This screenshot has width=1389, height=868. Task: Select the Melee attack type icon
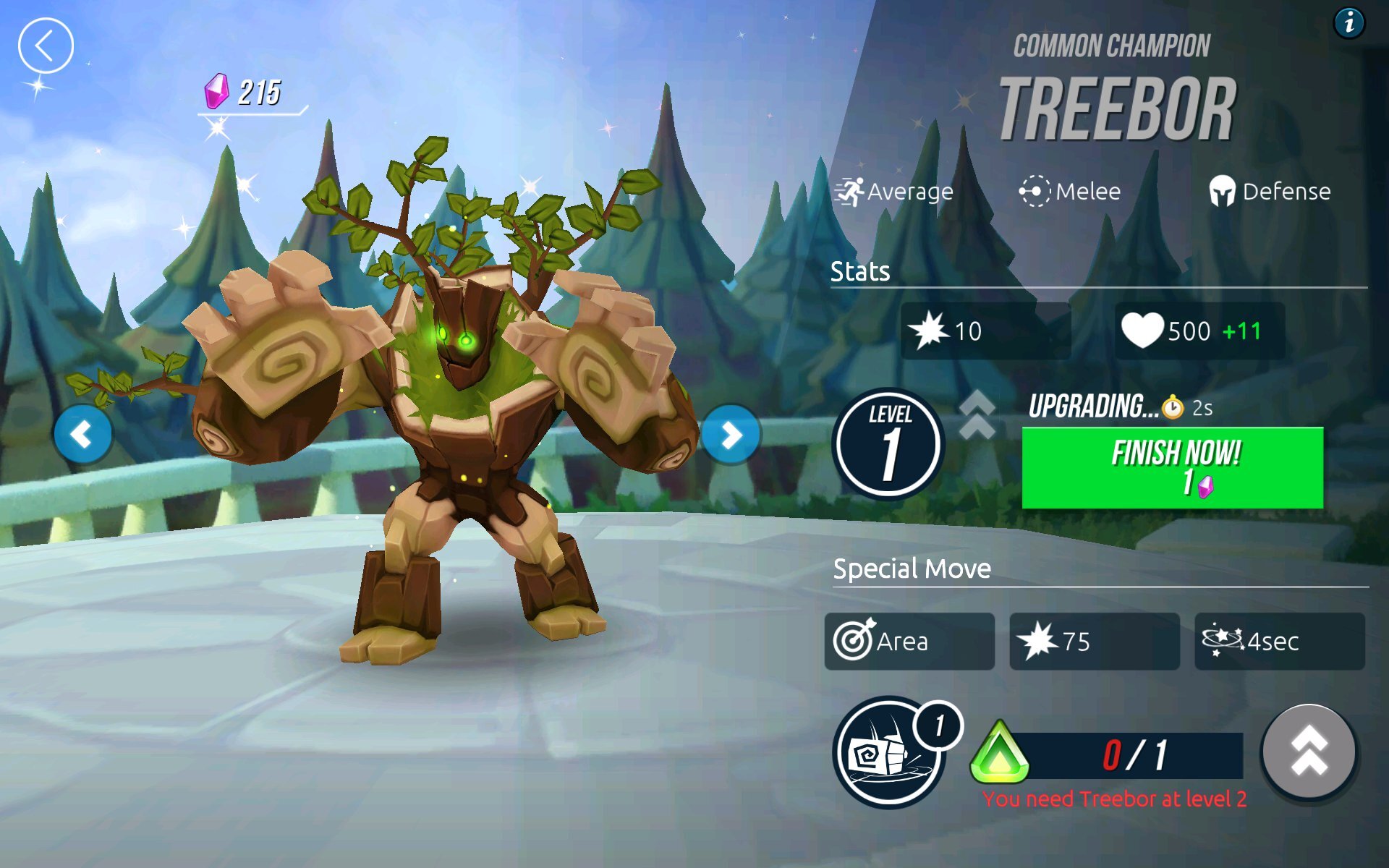point(1036,191)
